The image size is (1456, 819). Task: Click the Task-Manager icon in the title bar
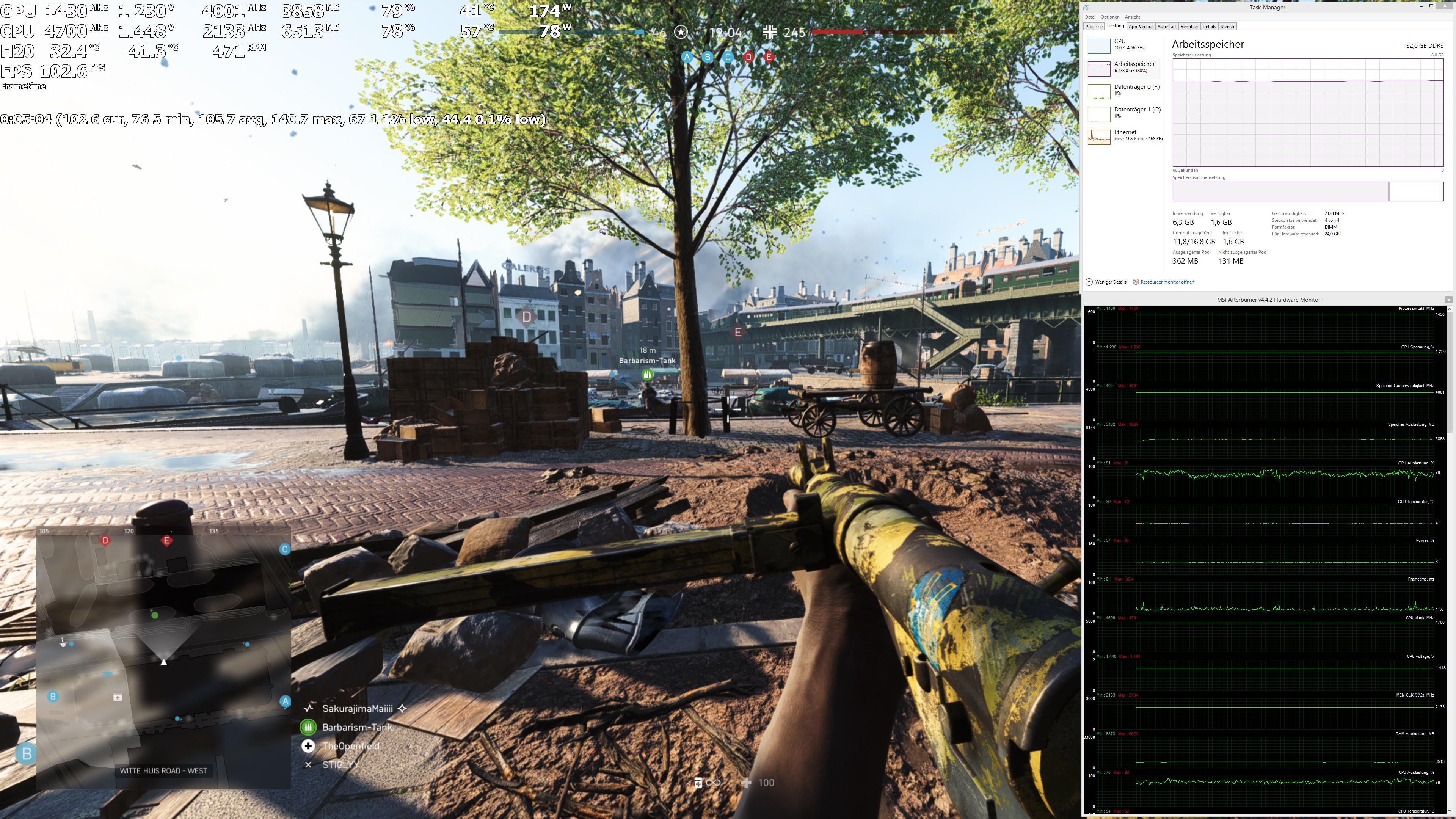click(x=1086, y=7)
